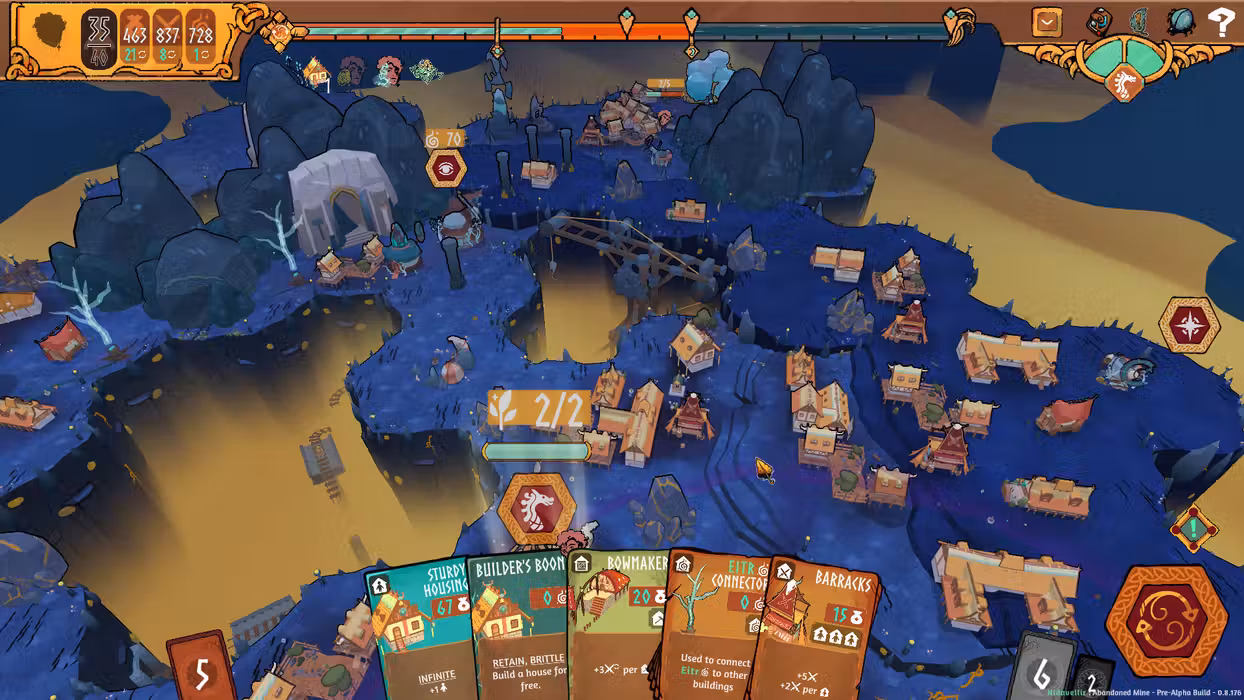Open the rune-stone dice icon
This screenshot has width=1244, height=700.
point(1100,22)
